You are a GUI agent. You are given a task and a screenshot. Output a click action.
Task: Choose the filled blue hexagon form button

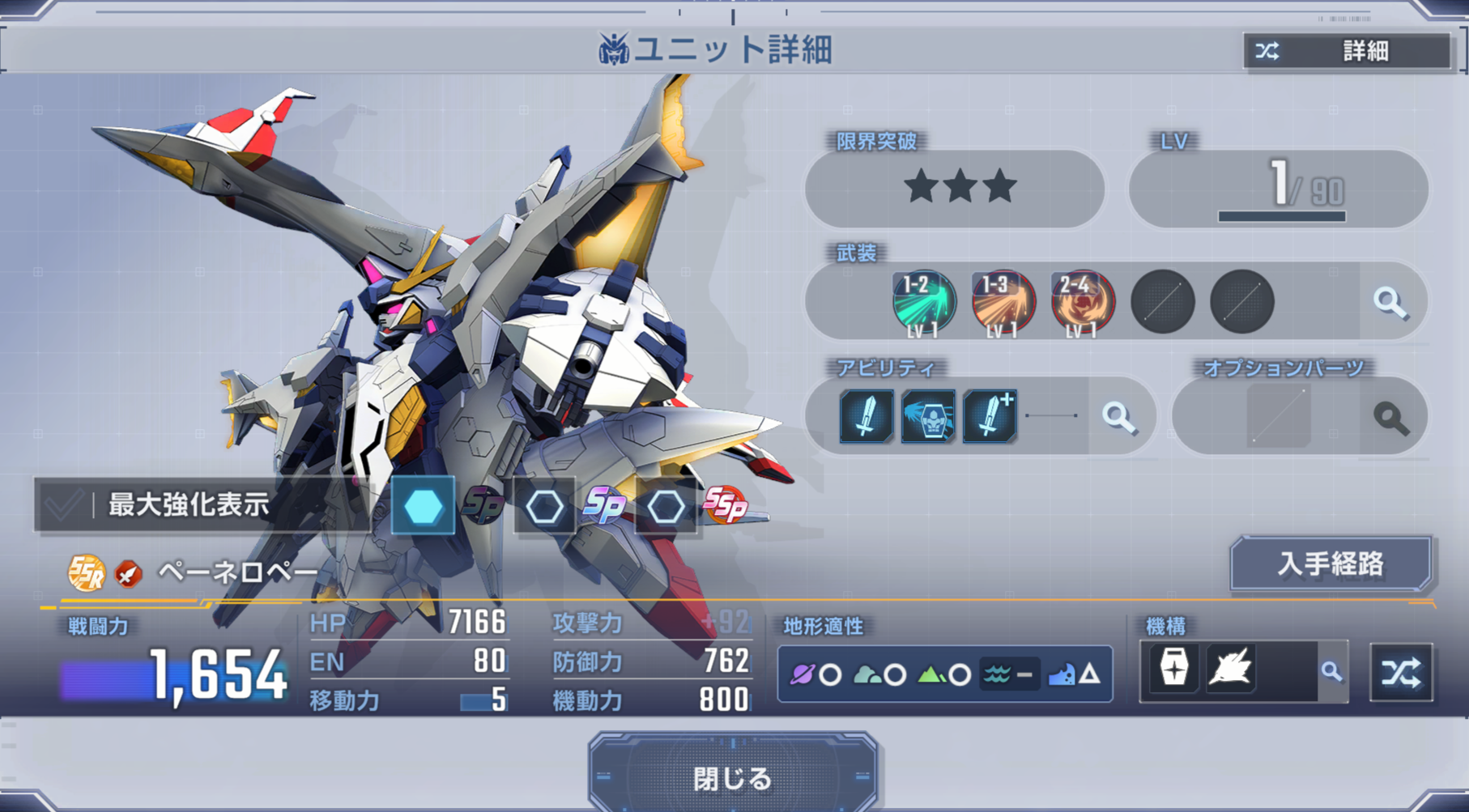423,507
